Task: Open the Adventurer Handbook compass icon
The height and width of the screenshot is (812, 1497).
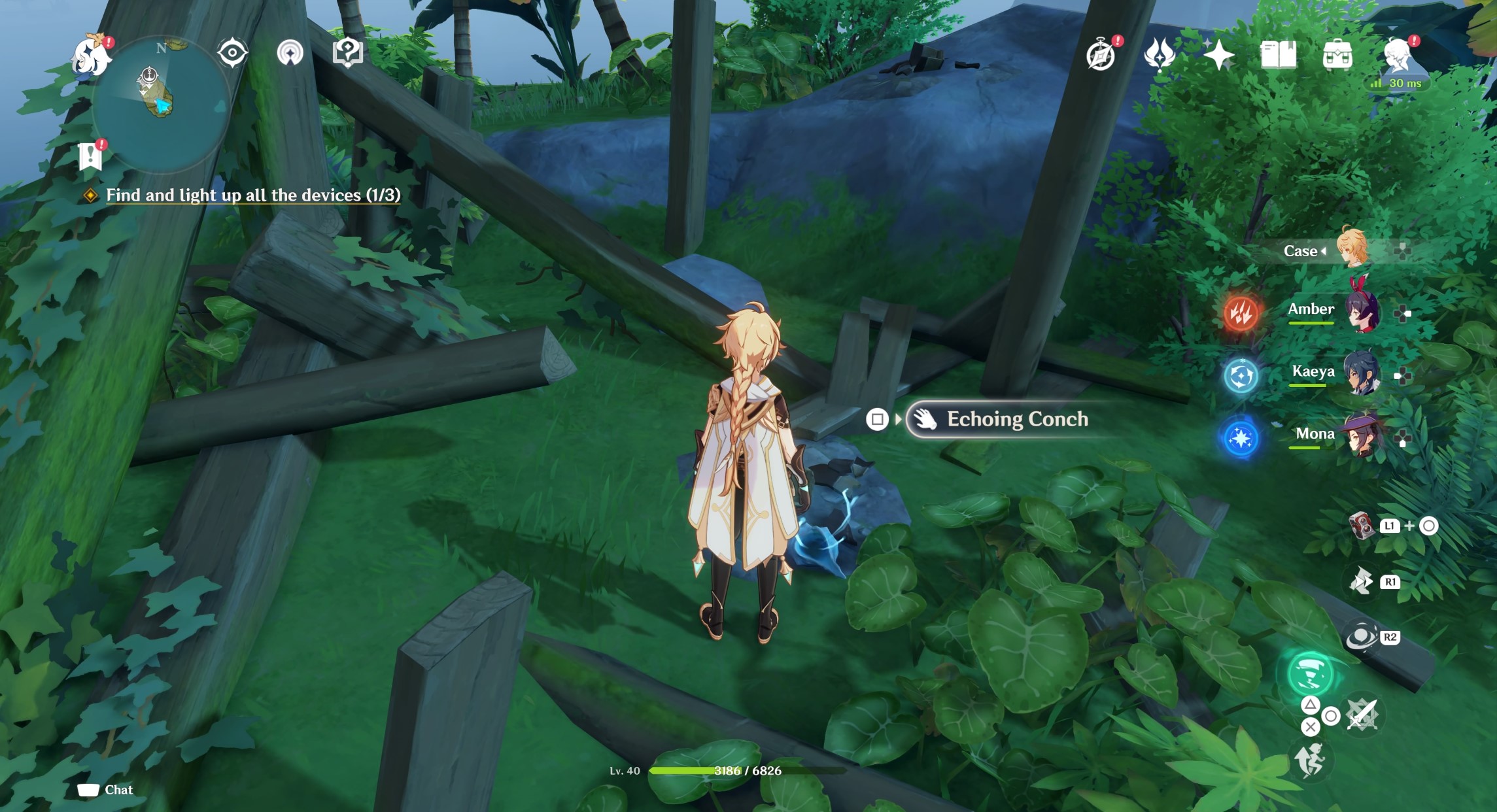Action: pyautogui.click(x=1101, y=57)
